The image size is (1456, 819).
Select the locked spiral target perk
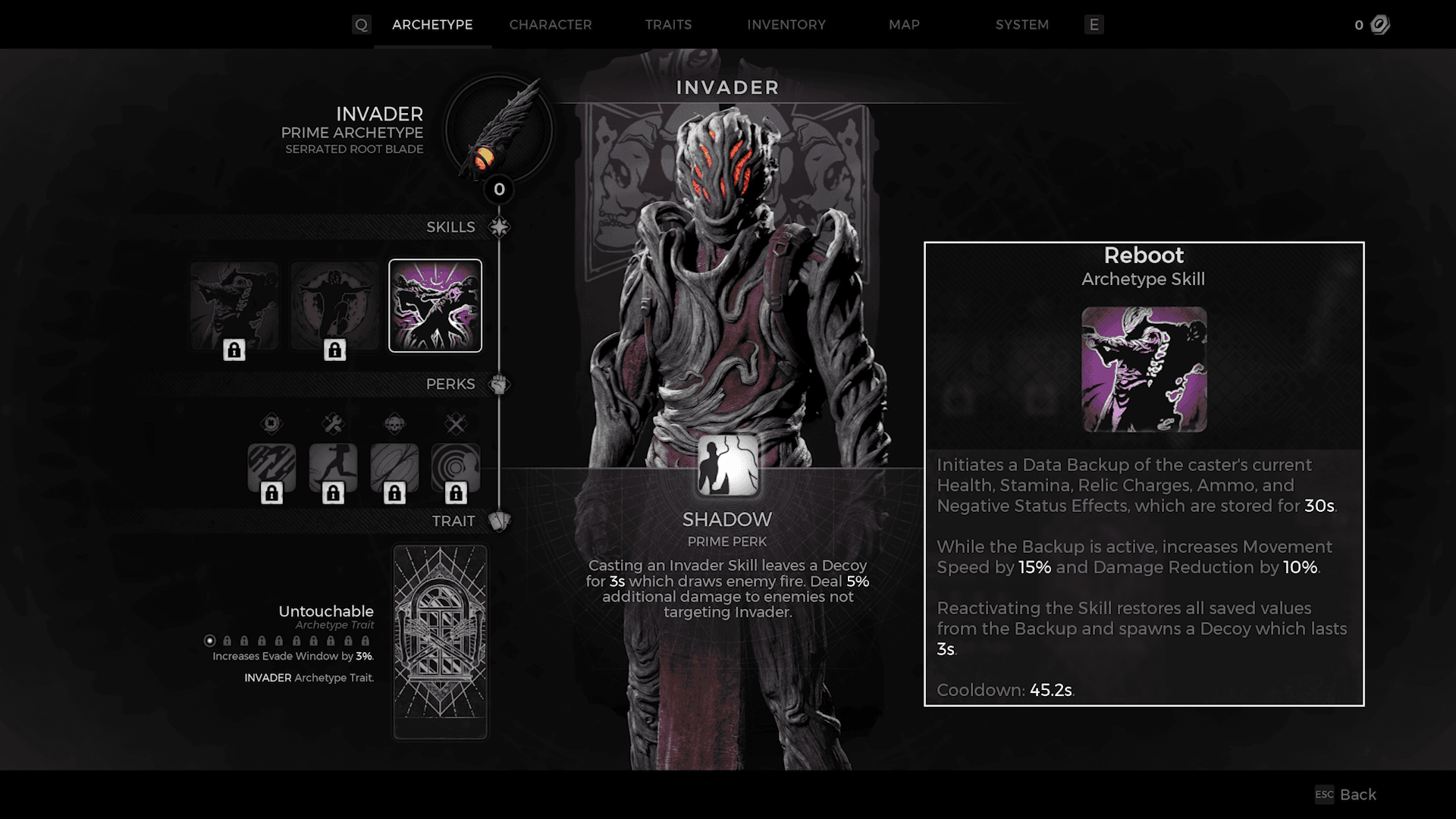click(x=455, y=468)
